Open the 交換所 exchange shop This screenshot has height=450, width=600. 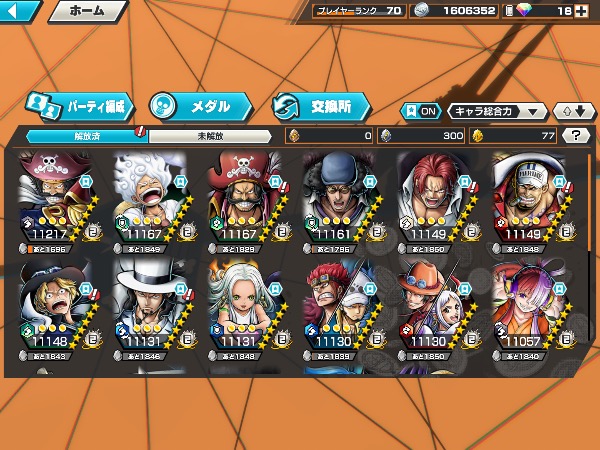point(322,105)
